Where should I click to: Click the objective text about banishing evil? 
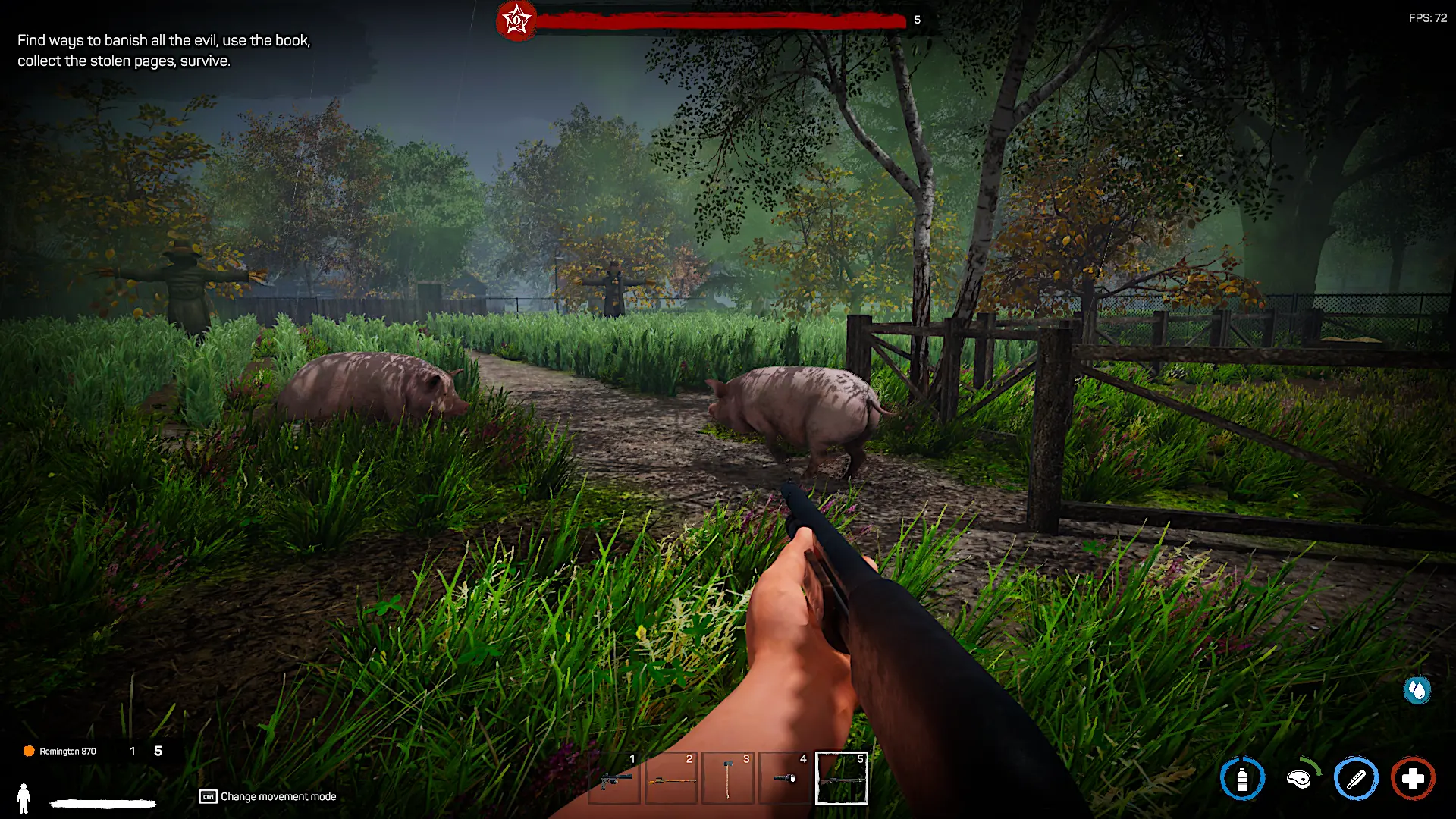pos(164,50)
